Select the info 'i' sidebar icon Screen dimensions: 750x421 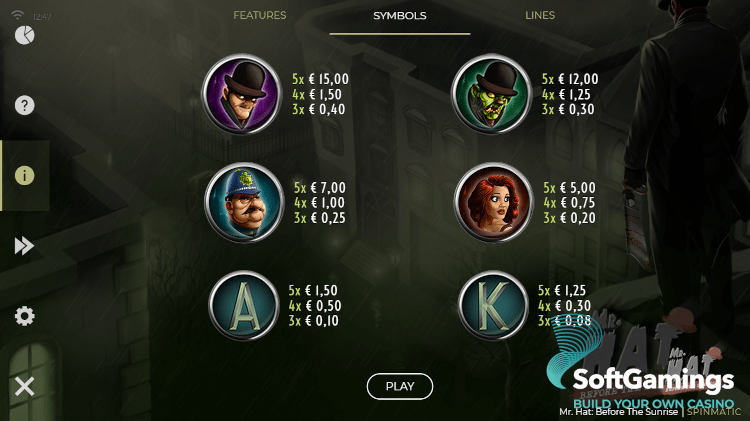(x=25, y=175)
